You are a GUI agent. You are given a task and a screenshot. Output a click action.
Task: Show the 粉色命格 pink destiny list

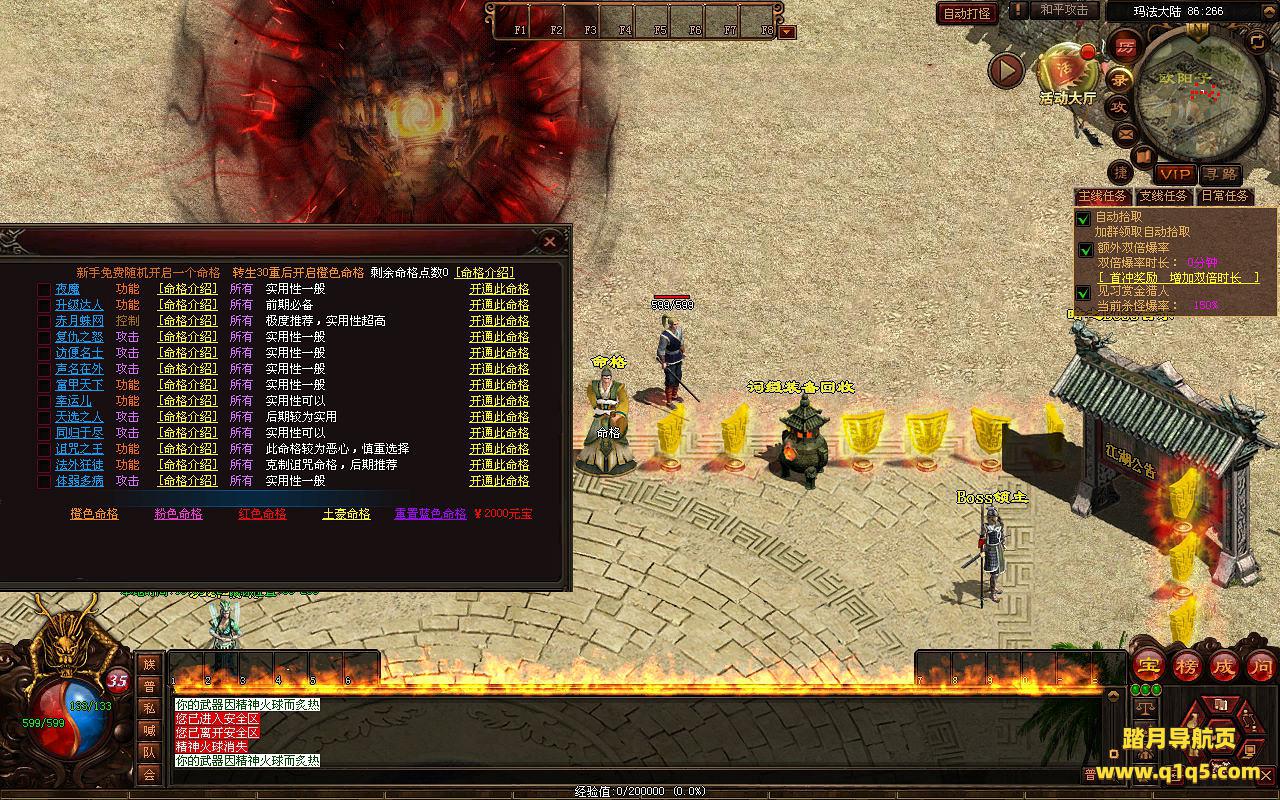click(178, 514)
